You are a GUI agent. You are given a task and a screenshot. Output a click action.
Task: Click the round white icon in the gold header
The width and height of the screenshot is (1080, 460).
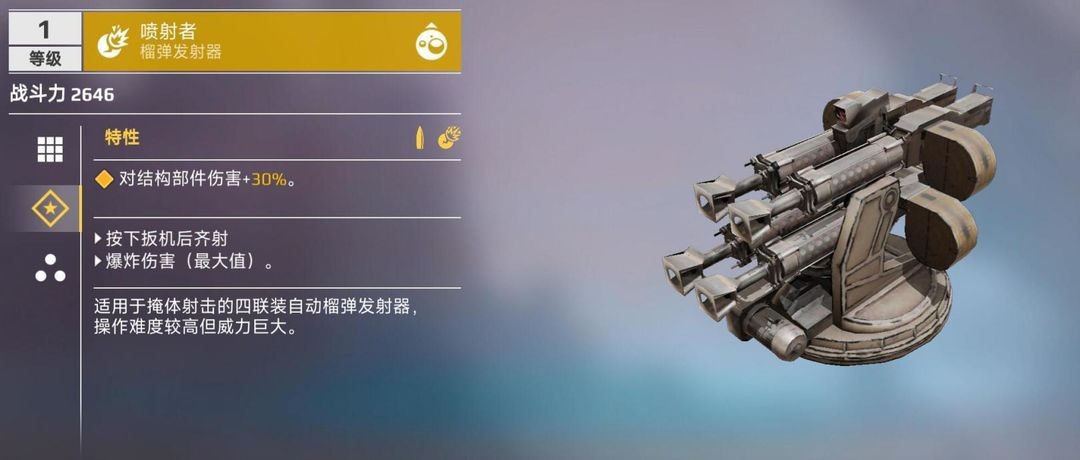430,42
